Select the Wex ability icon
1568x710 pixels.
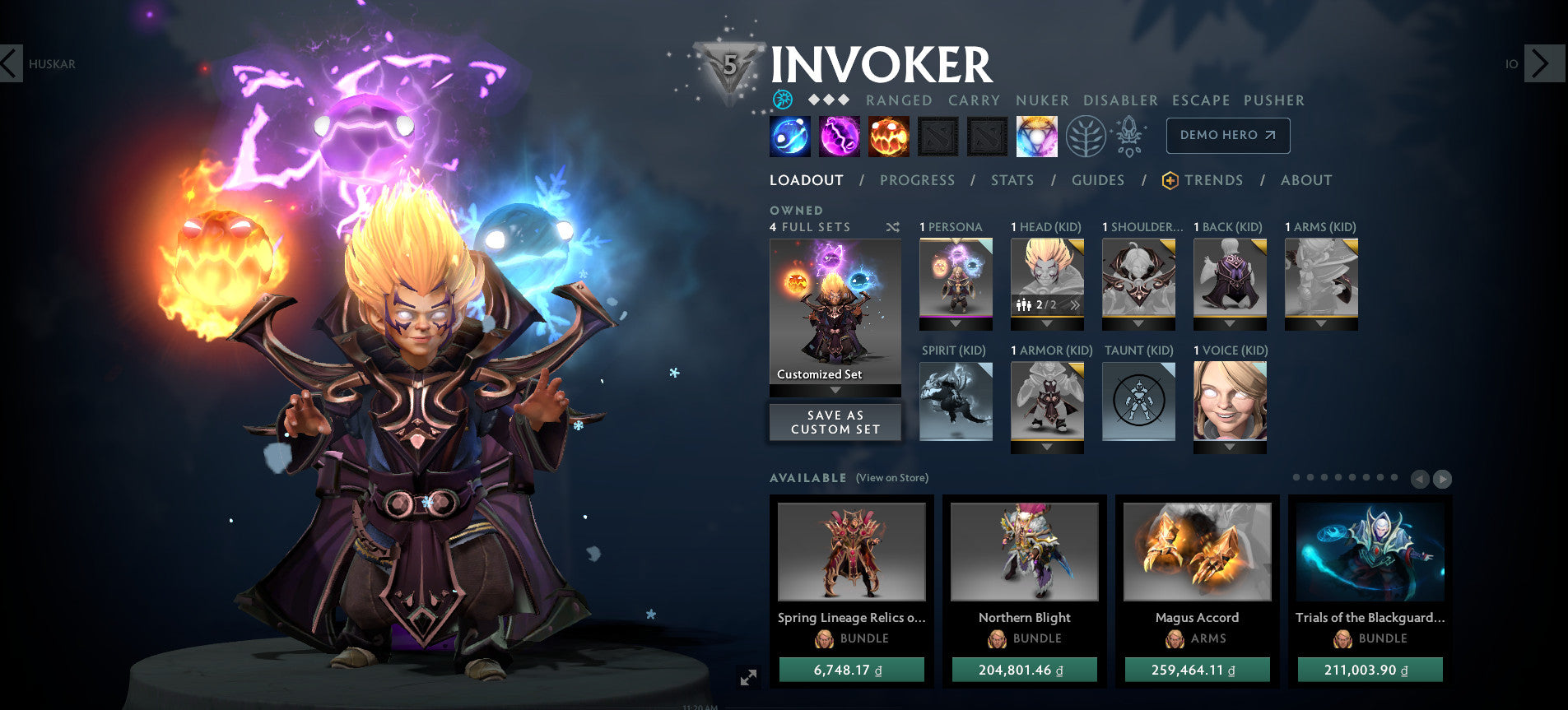pos(839,136)
